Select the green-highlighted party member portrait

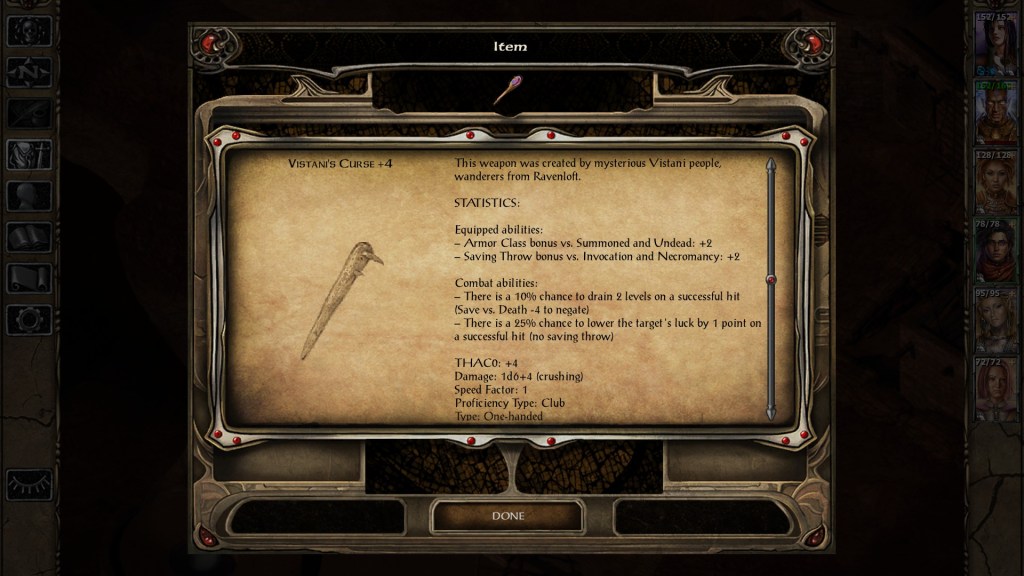pos(996,114)
